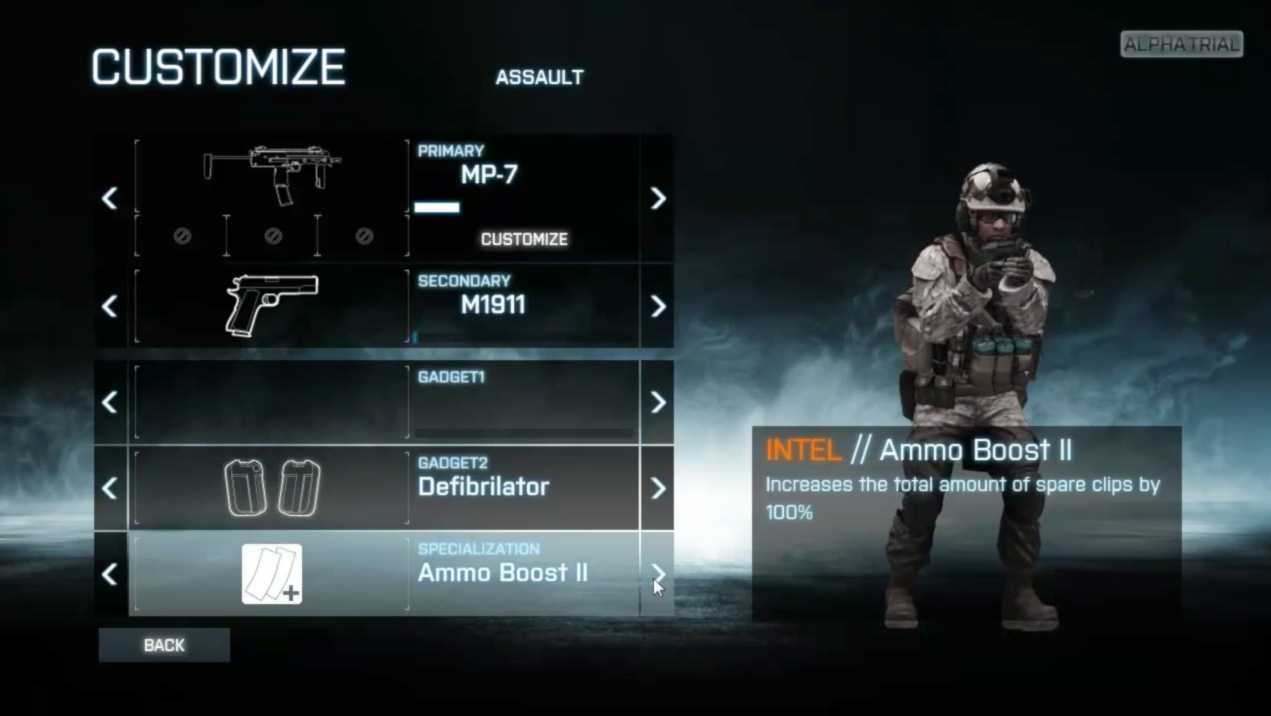Choose previous Gadget1 item

point(110,402)
